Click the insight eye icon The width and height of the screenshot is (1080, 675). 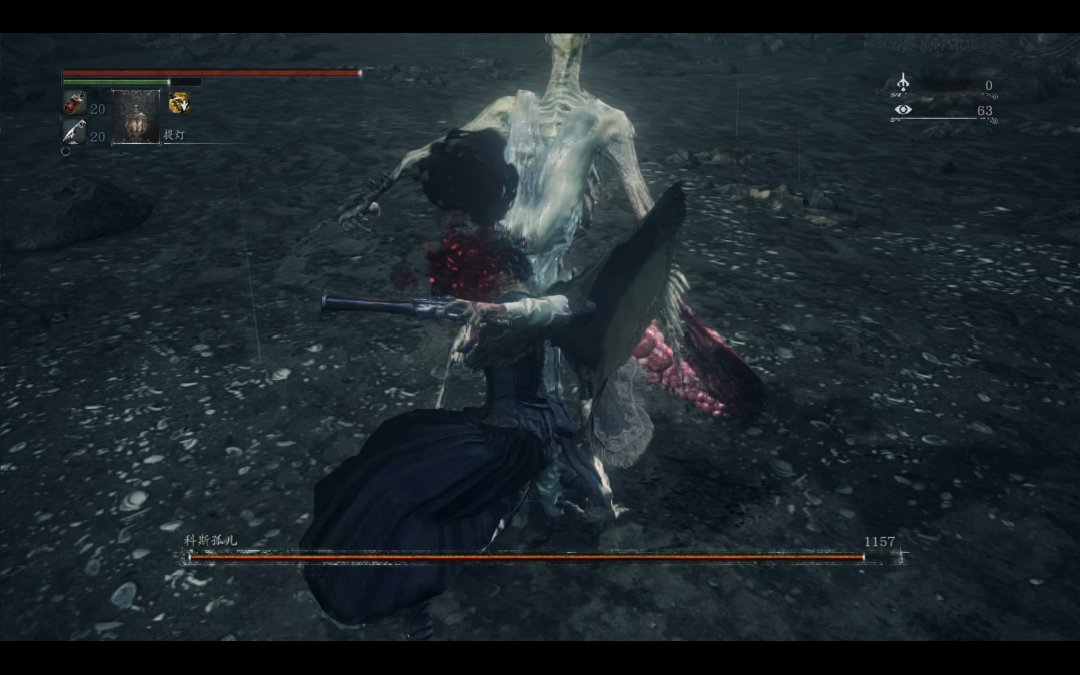(x=903, y=110)
